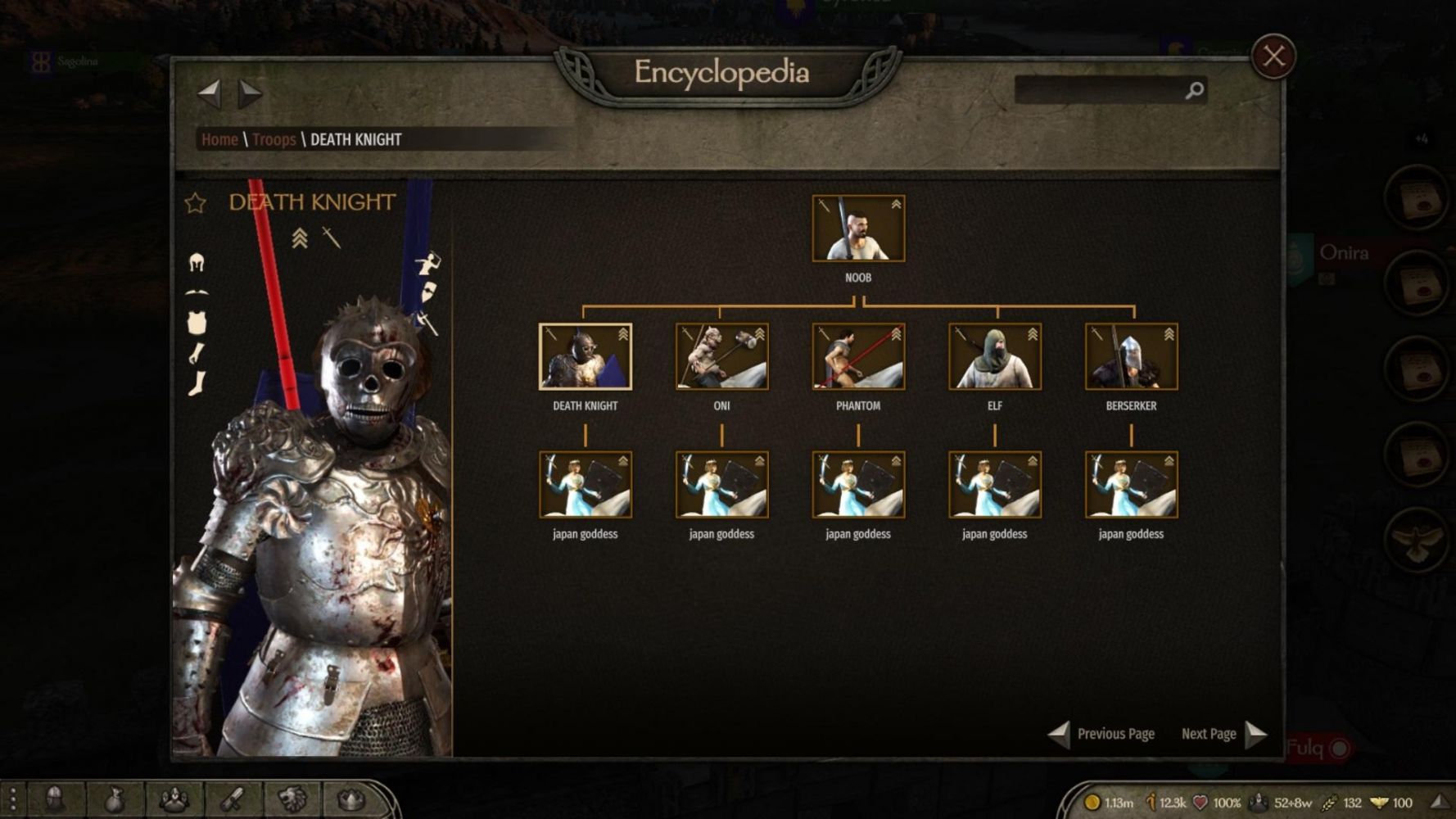
Task: Select the ONI troop portrait
Action: click(x=721, y=356)
